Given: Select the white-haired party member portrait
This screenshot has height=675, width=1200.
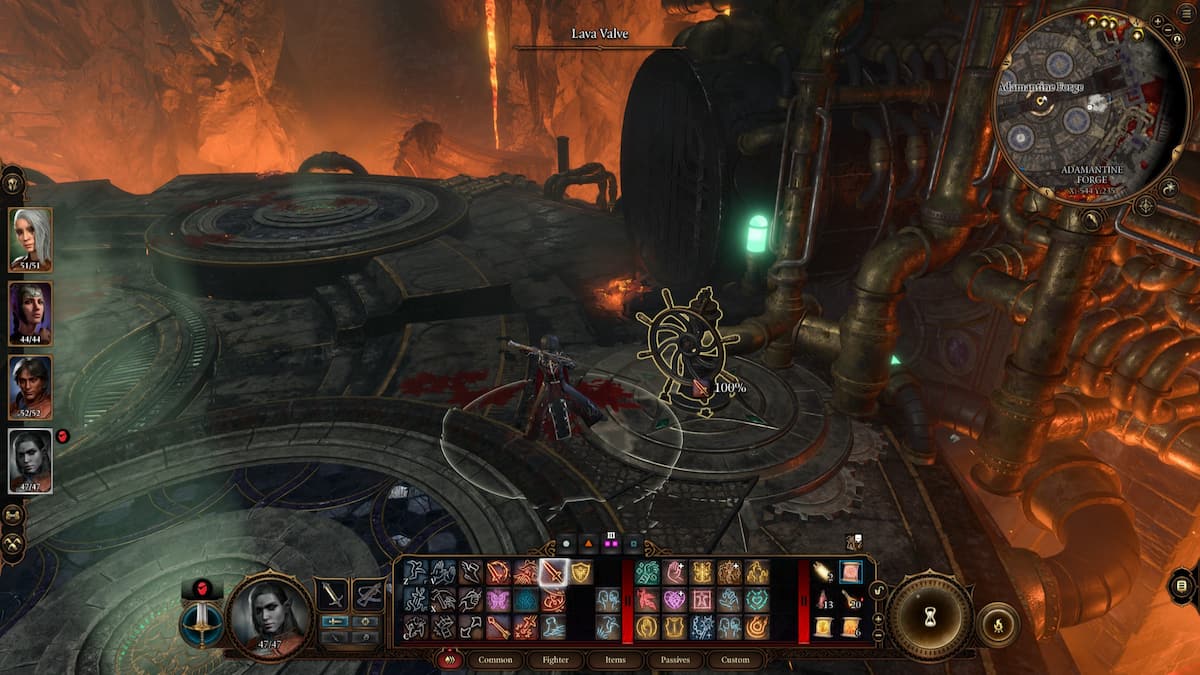Looking at the screenshot, I should point(30,236).
